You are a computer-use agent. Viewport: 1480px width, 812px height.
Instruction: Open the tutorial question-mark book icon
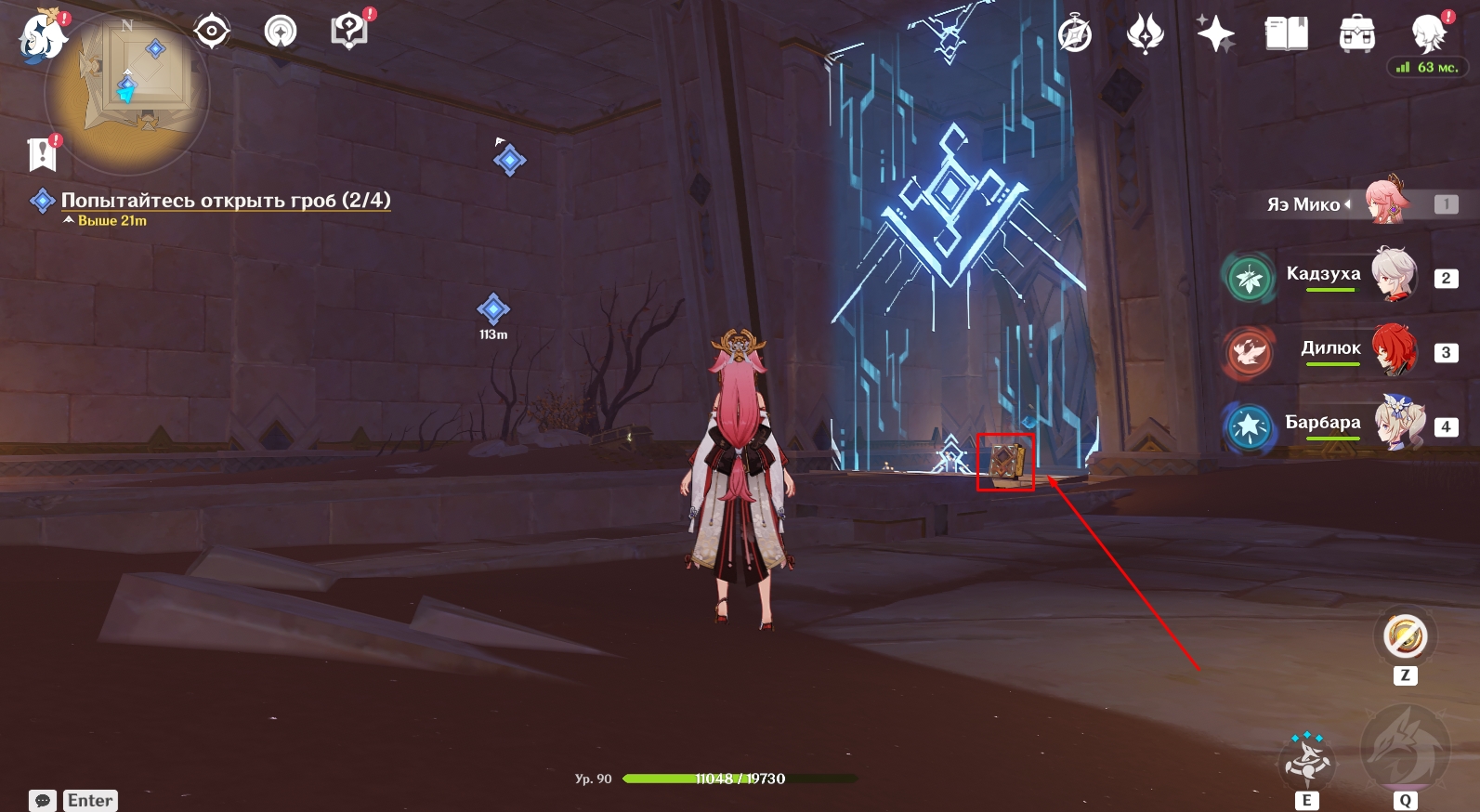[x=350, y=33]
